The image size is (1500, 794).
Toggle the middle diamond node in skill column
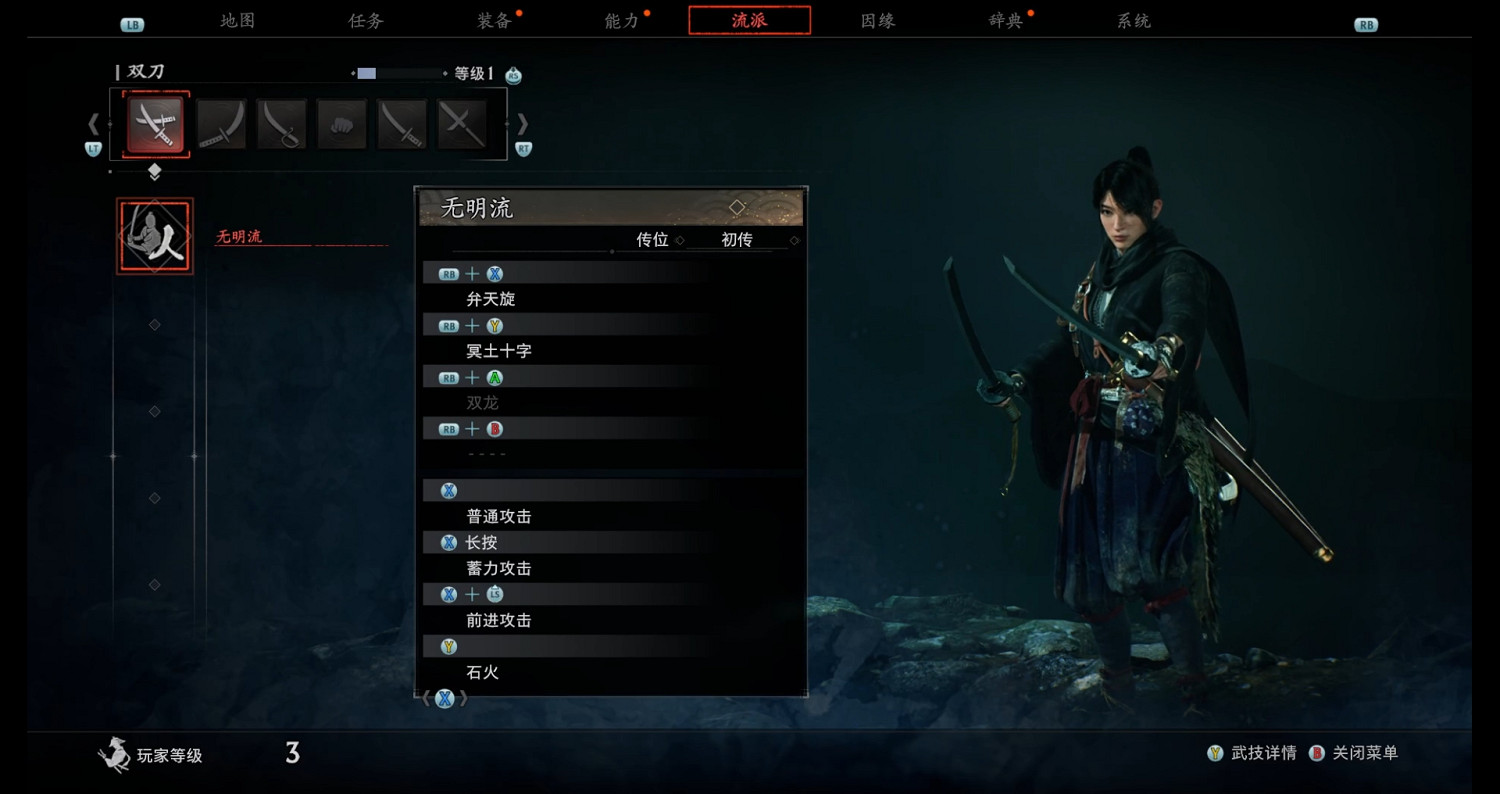(153, 410)
